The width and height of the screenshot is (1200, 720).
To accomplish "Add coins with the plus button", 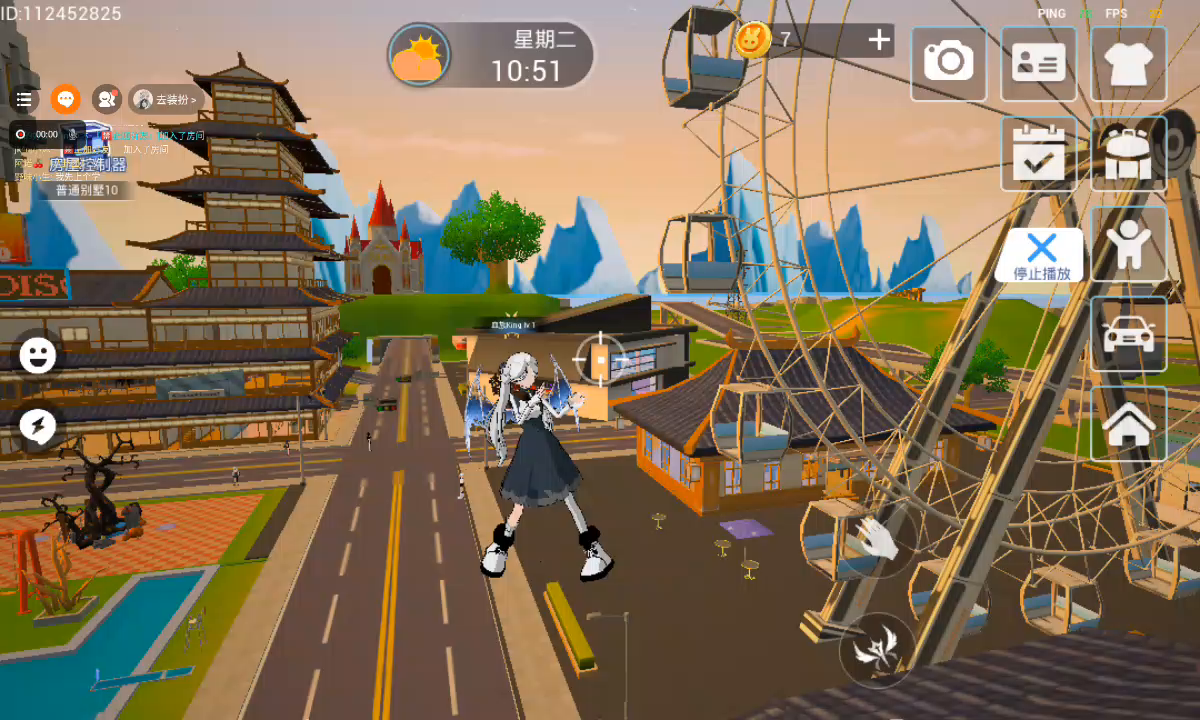I will tap(879, 40).
